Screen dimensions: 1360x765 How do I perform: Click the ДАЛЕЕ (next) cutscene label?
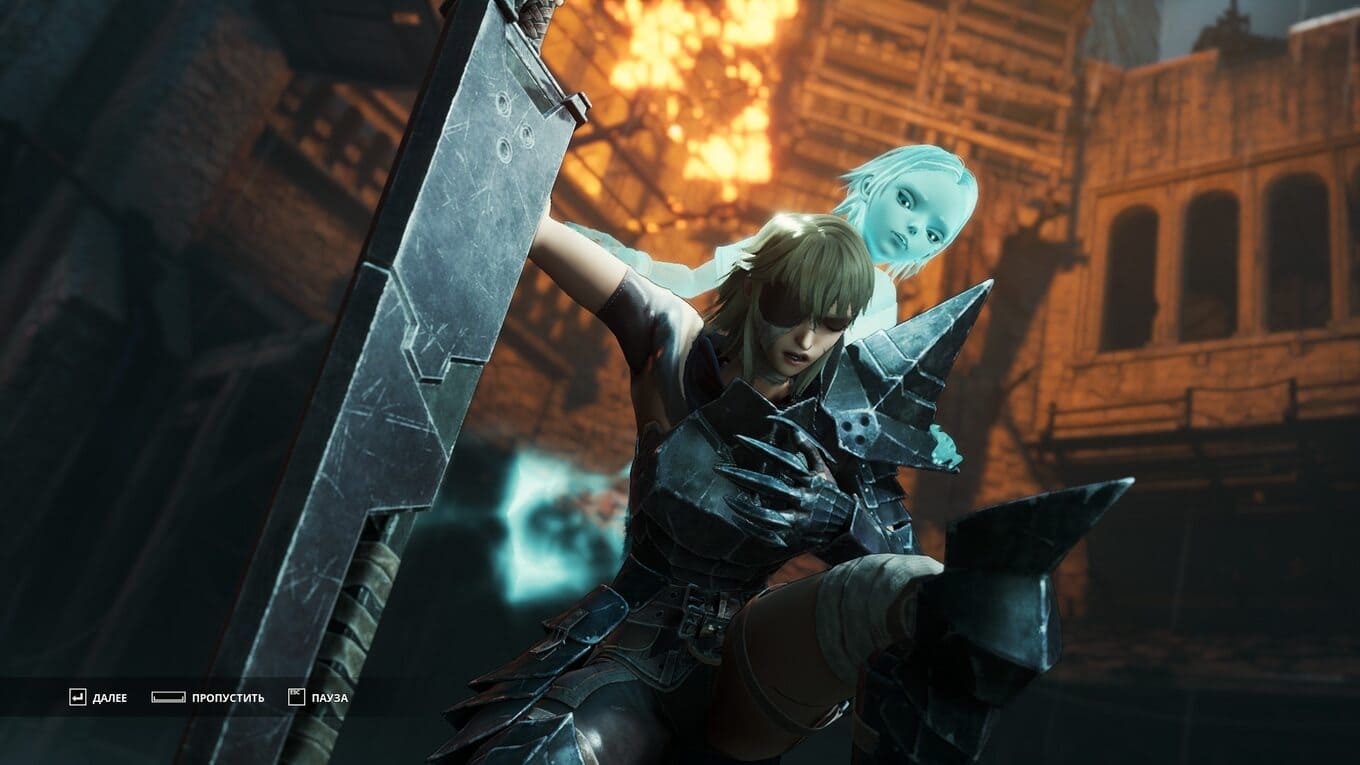coord(109,698)
